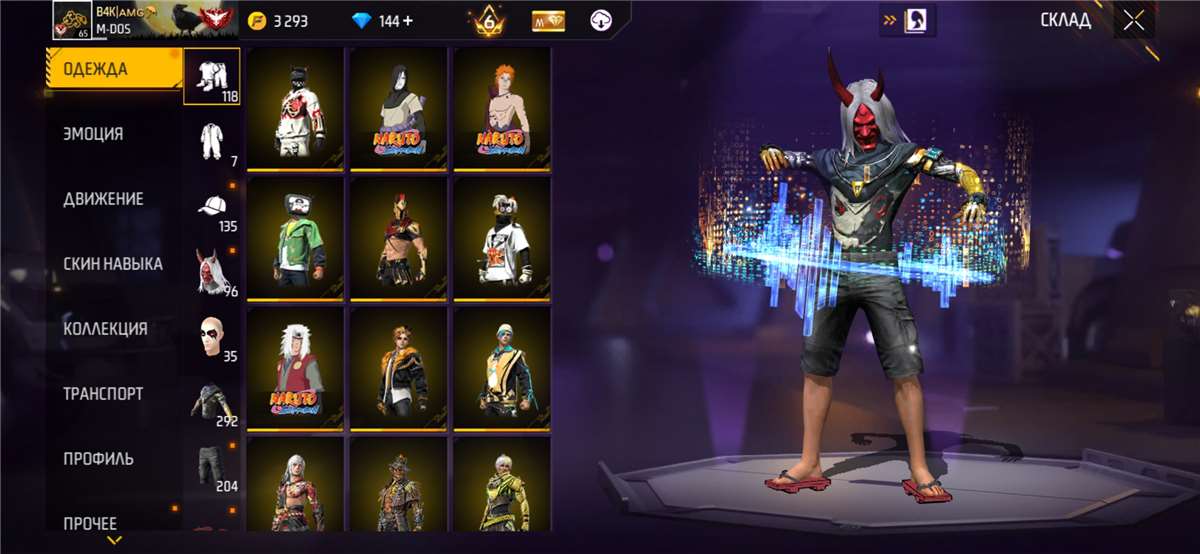Select the ДВИЖЕНИЕ category
Screen dimensions: 1200x554
tap(103, 199)
